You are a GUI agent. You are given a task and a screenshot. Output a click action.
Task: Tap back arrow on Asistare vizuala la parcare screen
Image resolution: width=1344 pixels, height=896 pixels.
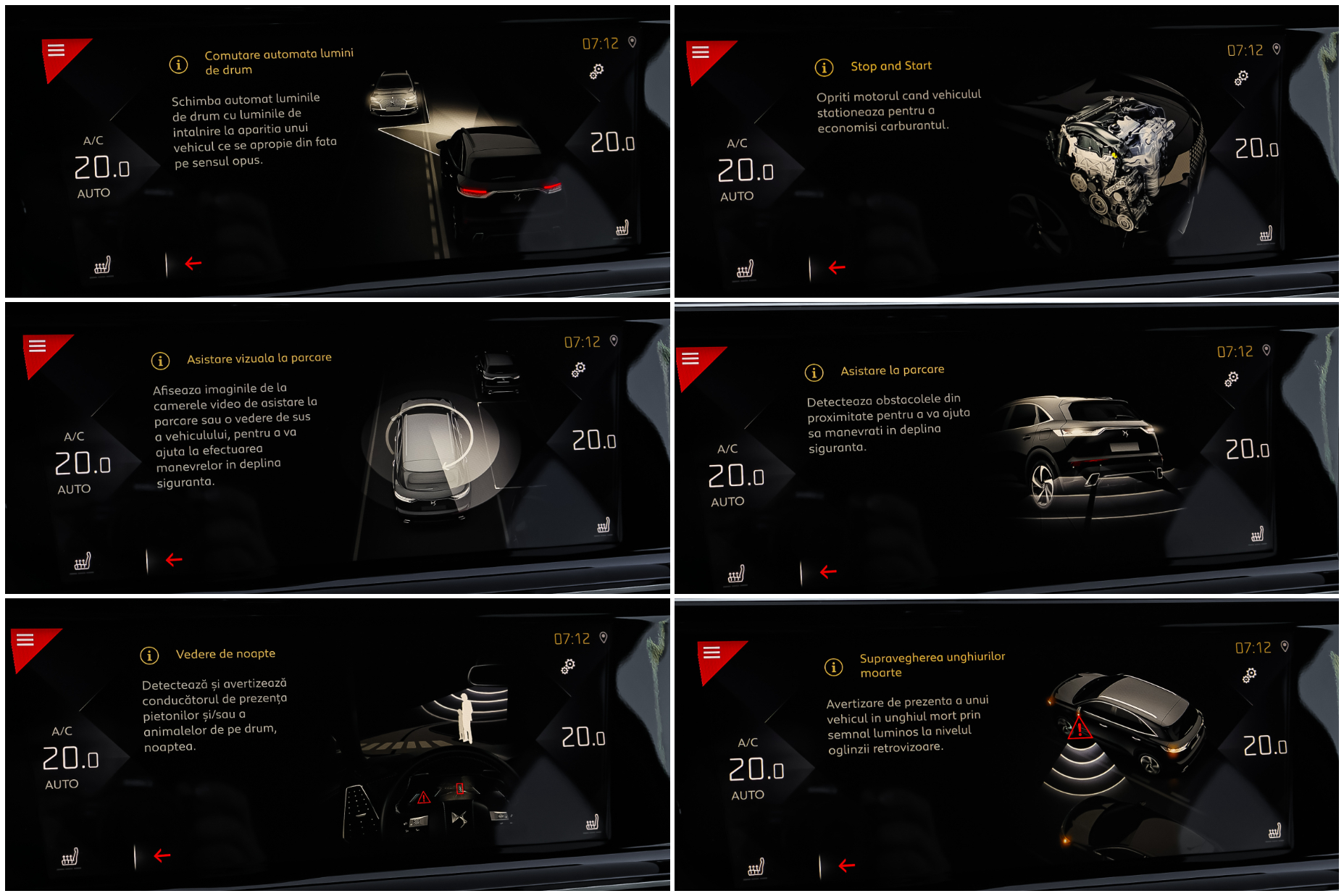coord(174,560)
